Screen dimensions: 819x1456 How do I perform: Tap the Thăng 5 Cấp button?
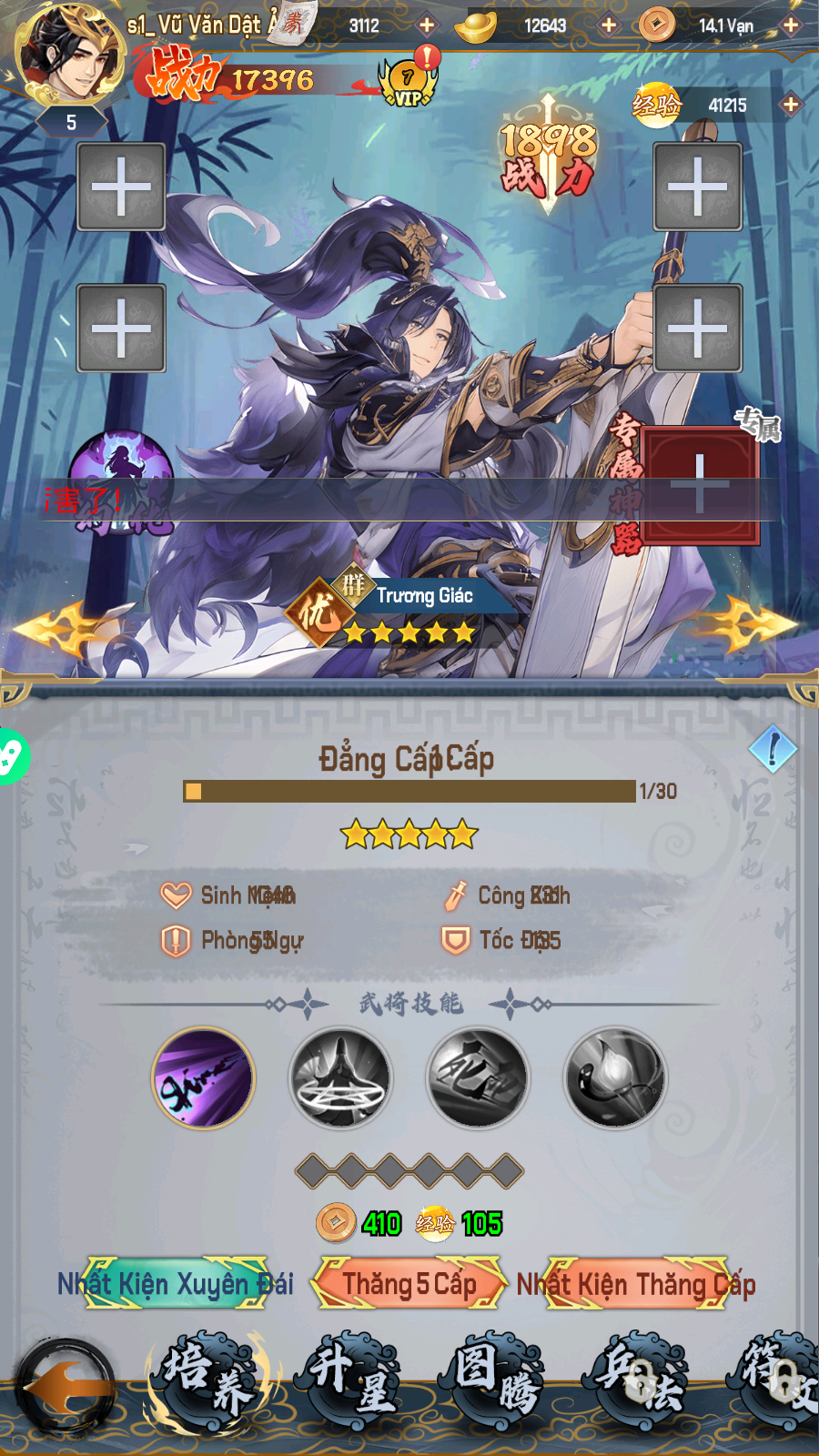(409, 1283)
